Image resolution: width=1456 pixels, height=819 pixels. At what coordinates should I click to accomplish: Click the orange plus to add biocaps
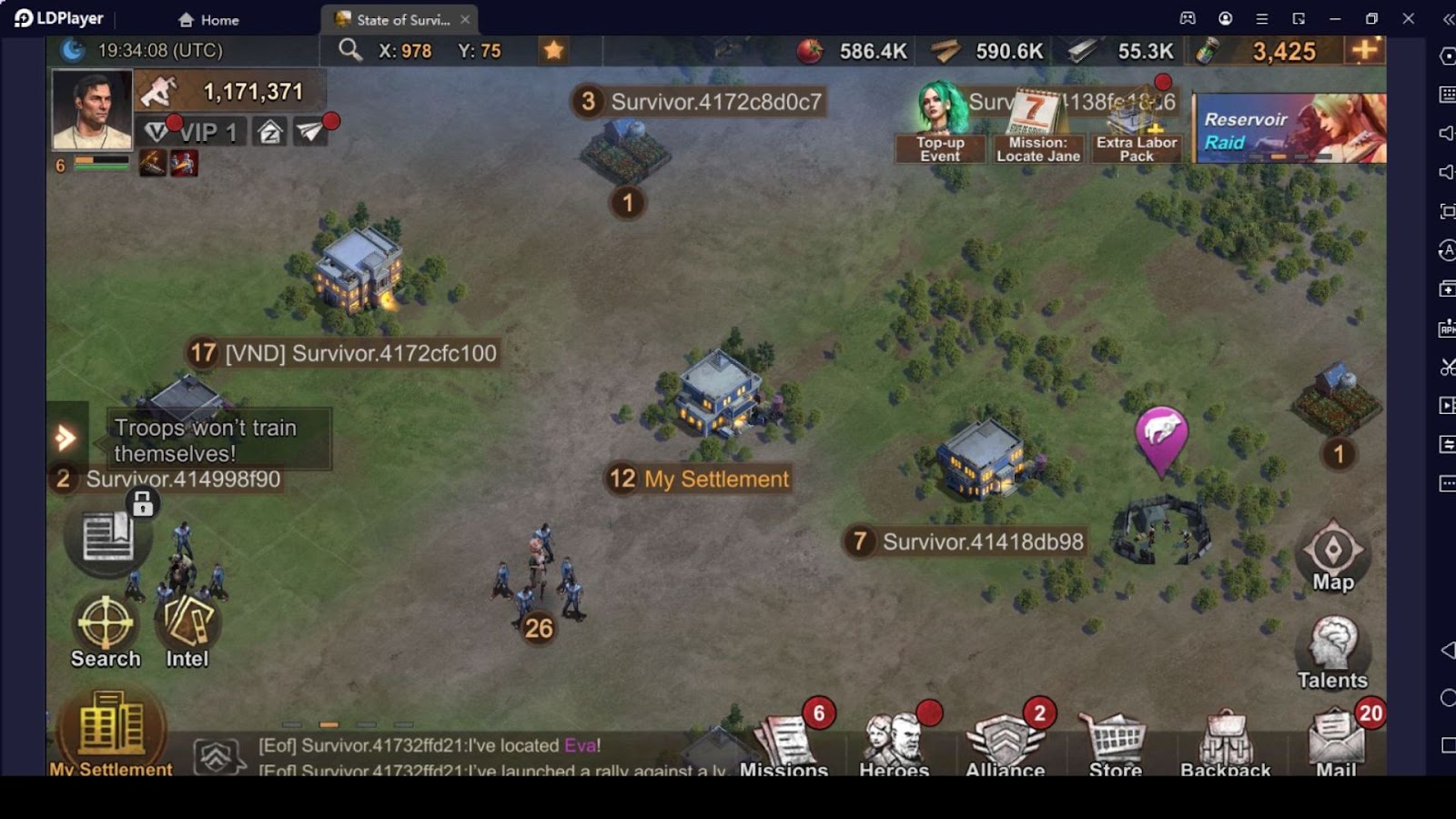tap(1365, 50)
